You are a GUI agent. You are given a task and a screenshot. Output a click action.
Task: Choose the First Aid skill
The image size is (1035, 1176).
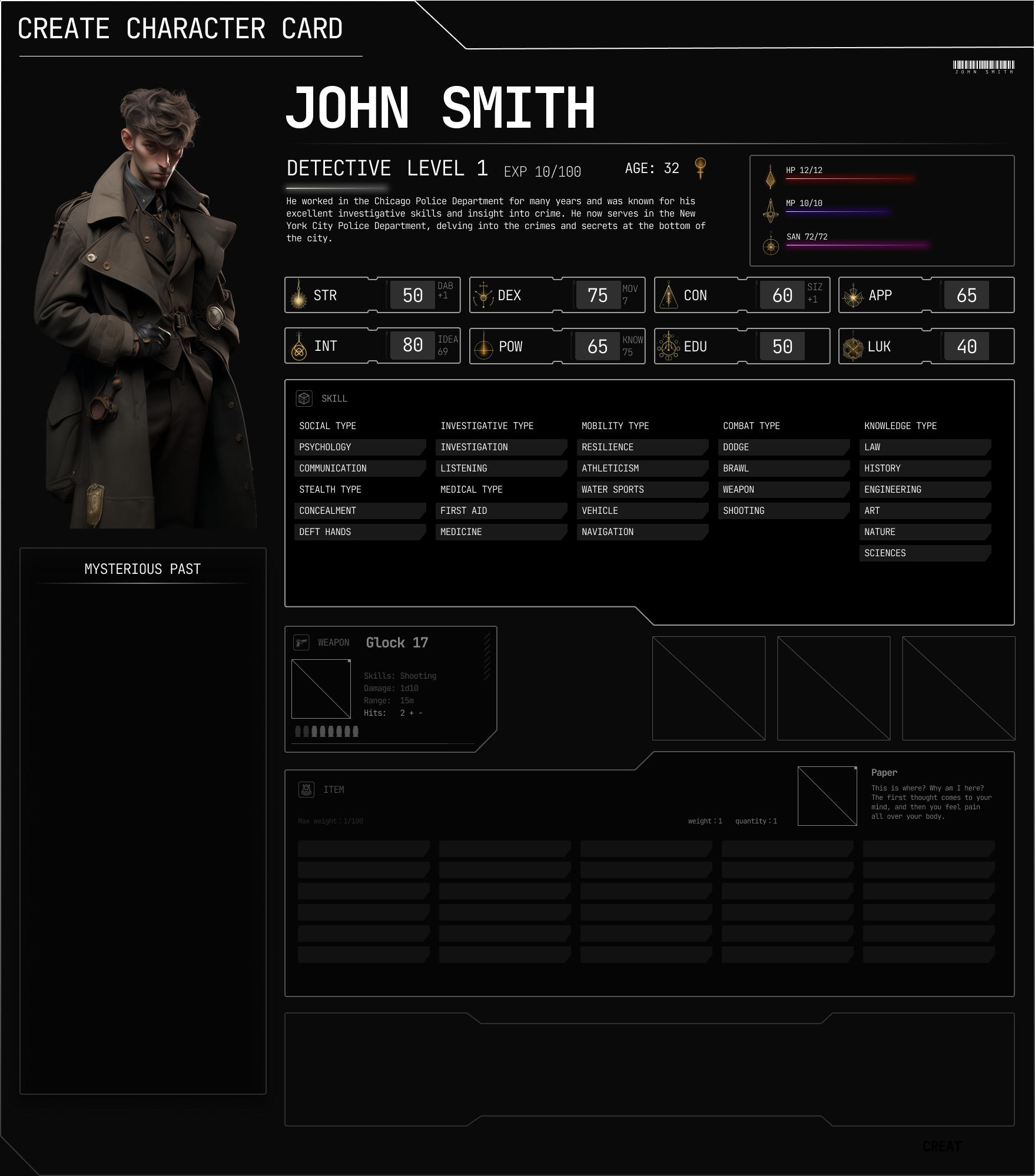click(x=500, y=511)
